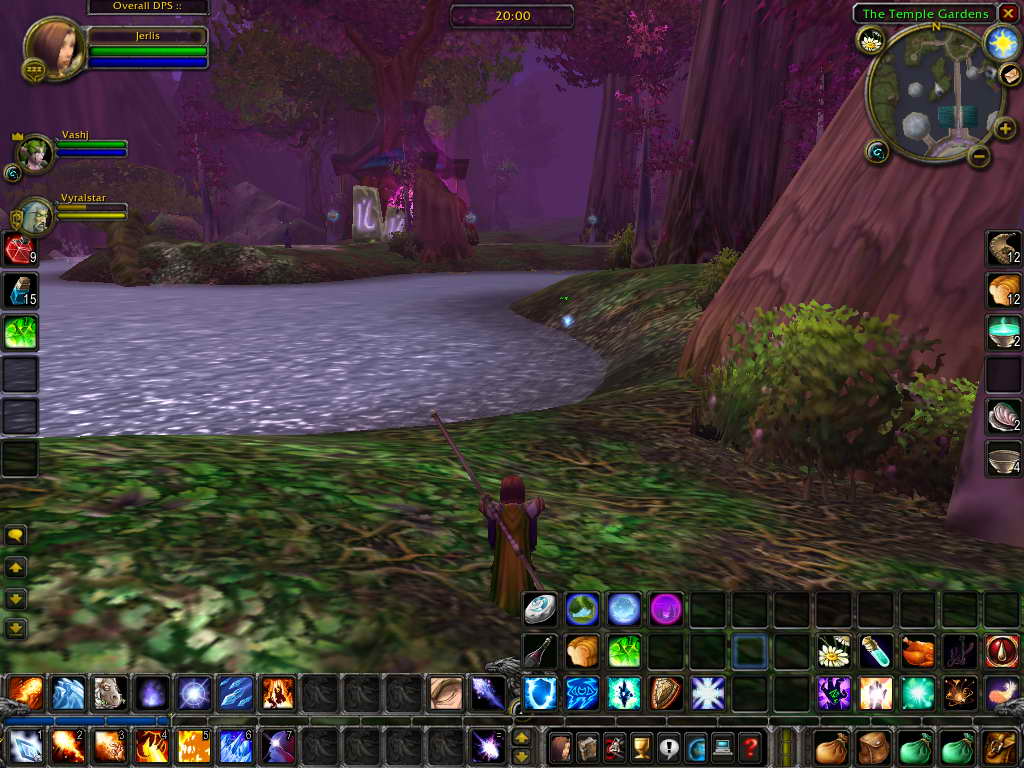Screen dimensions: 1024x768
Task: Zoom out the minimap
Action: (979, 156)
